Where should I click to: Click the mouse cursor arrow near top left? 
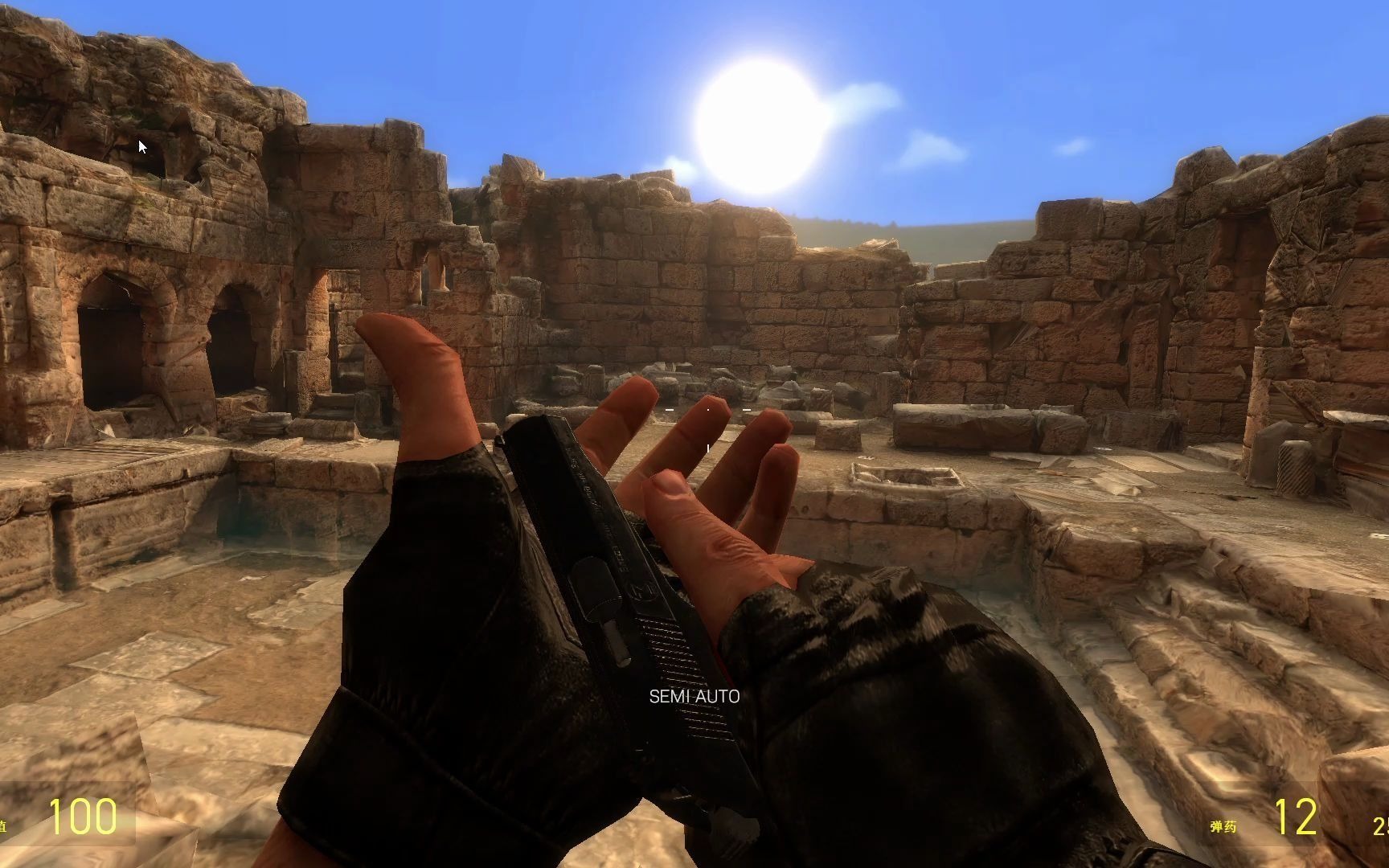(141, 146)
